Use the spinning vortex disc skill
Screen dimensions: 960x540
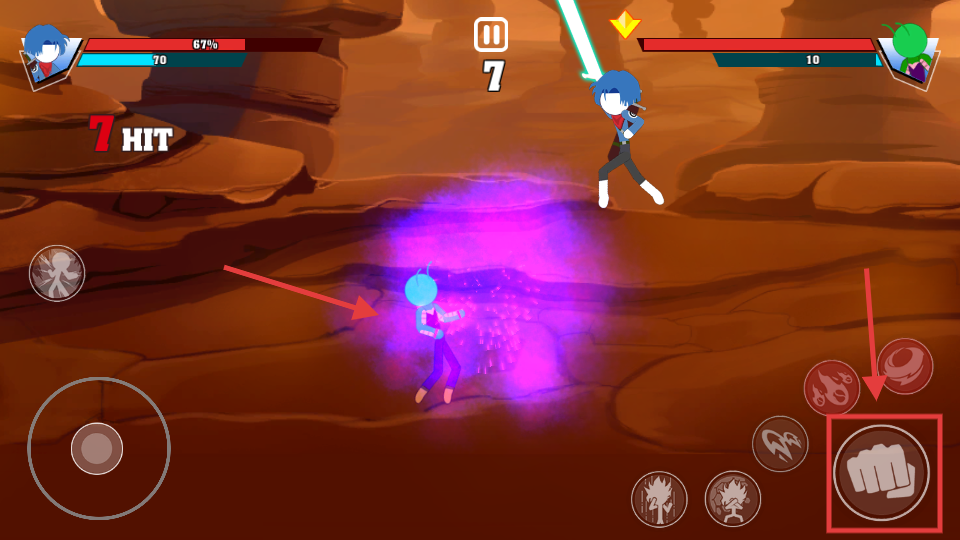coord(905,366)
